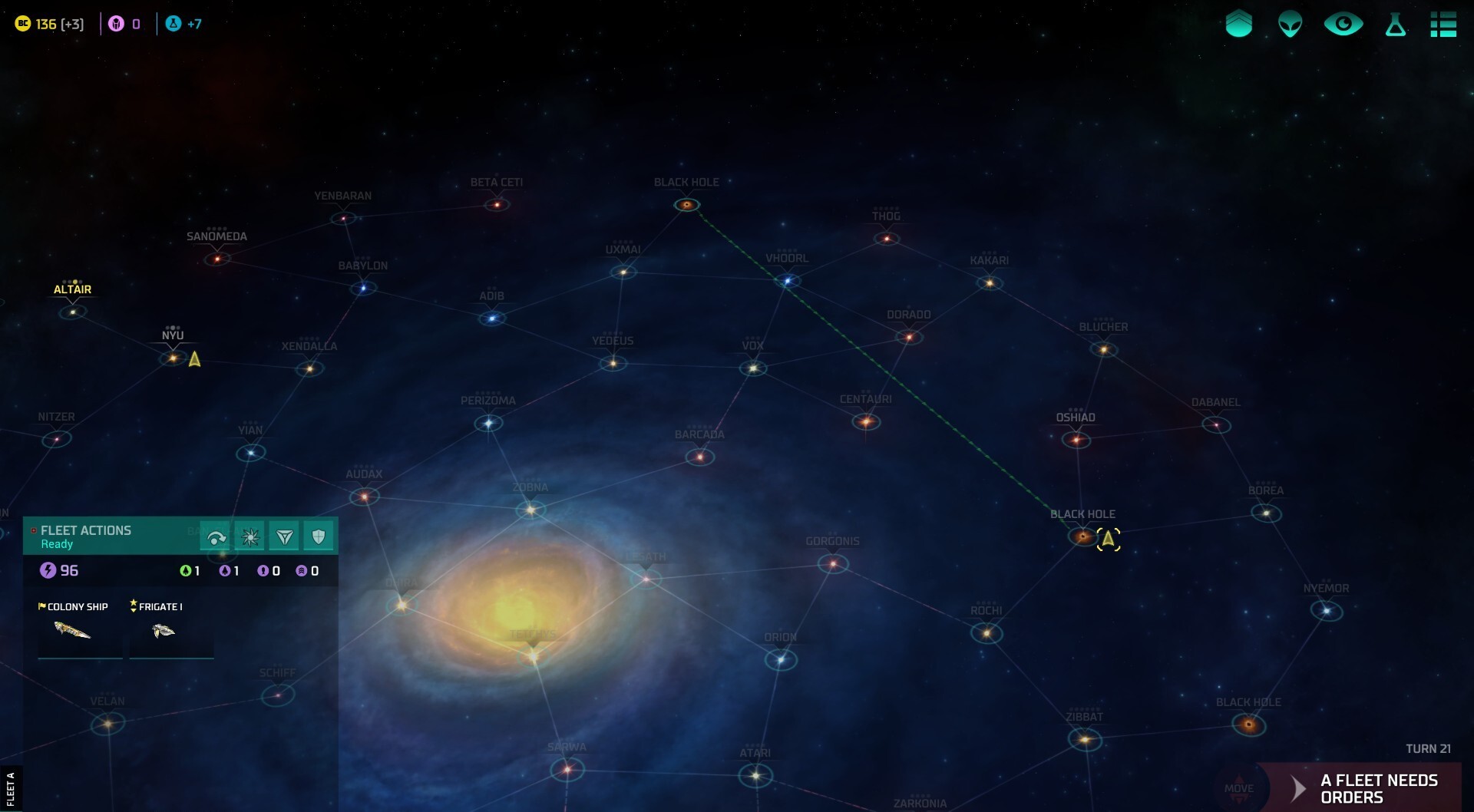Screen dimensions: 1474x812
Task: Open diplomacy with the alien head icon
Action: pyautogui.click(x=1290, y=24)
